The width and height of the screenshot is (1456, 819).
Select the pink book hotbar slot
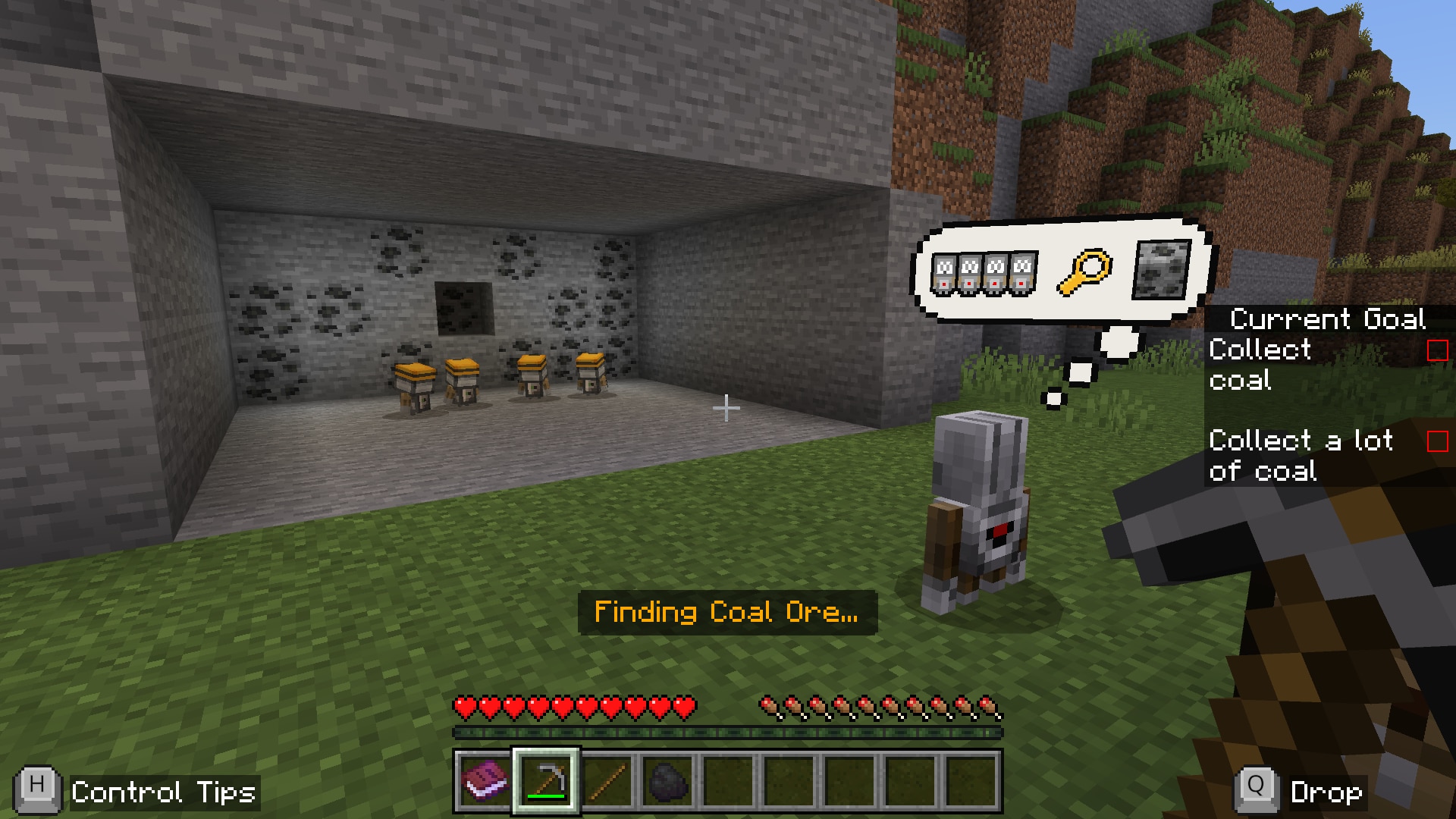(x=485, y=781)
